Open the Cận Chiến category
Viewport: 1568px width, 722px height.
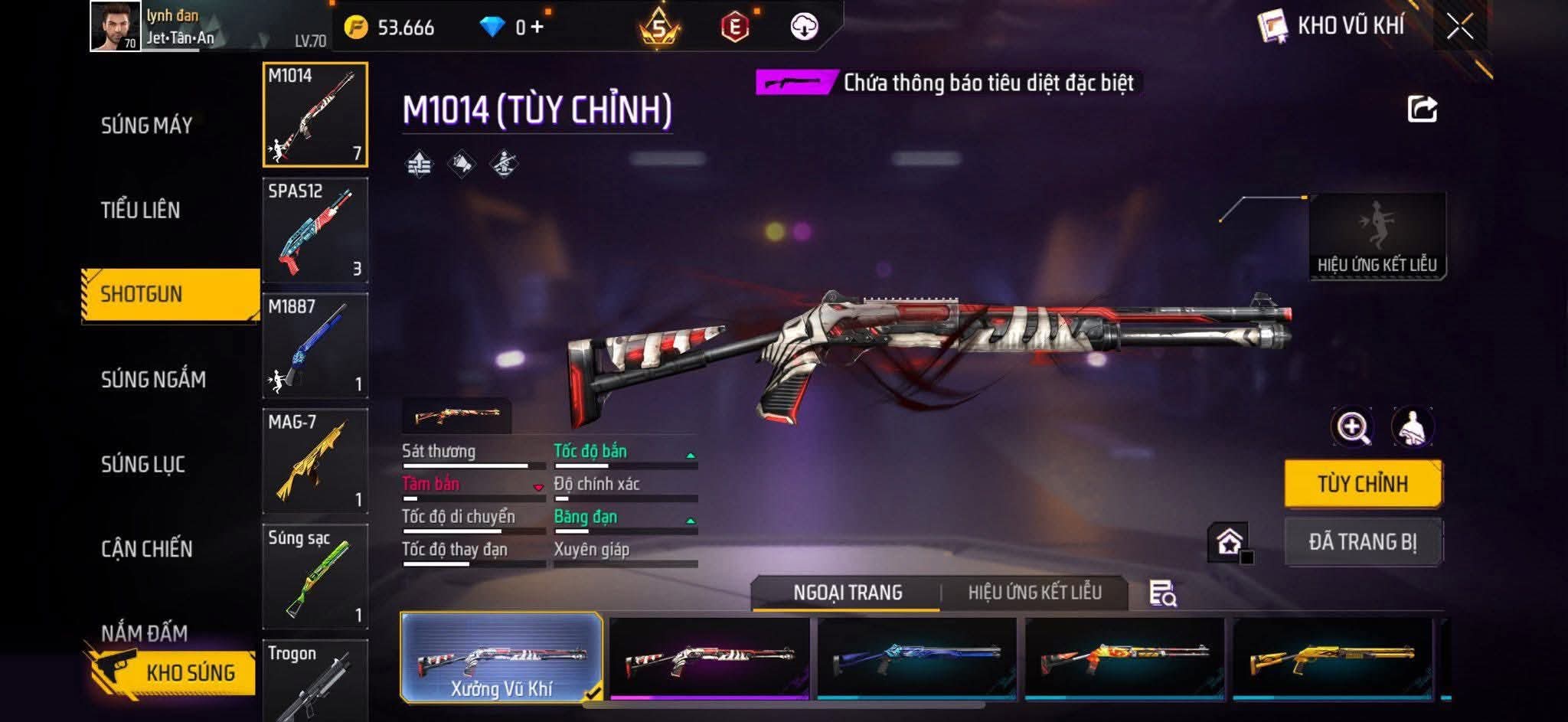(x=146, y=548)
